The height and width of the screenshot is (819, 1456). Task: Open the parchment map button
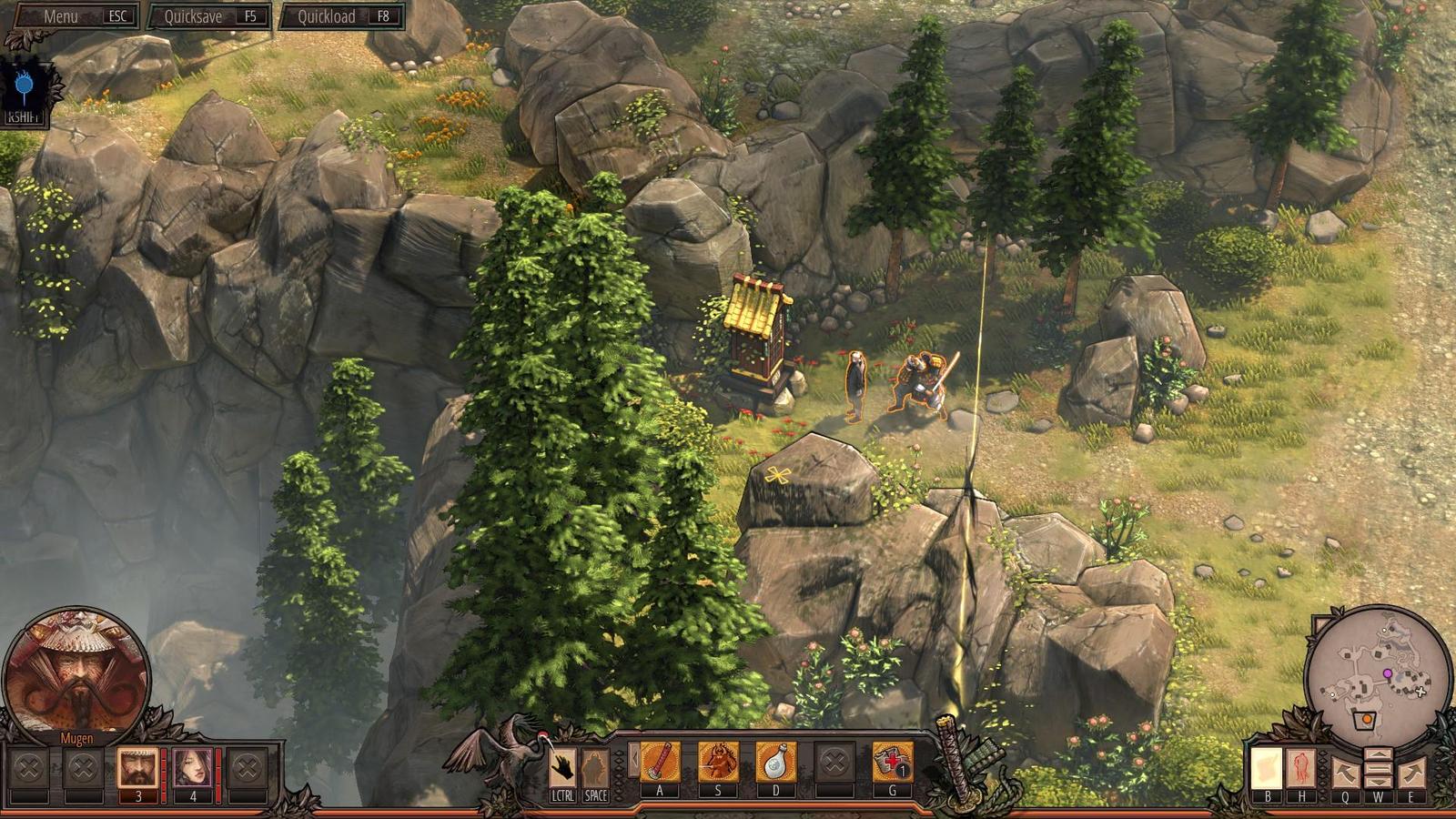[1266, 769]
